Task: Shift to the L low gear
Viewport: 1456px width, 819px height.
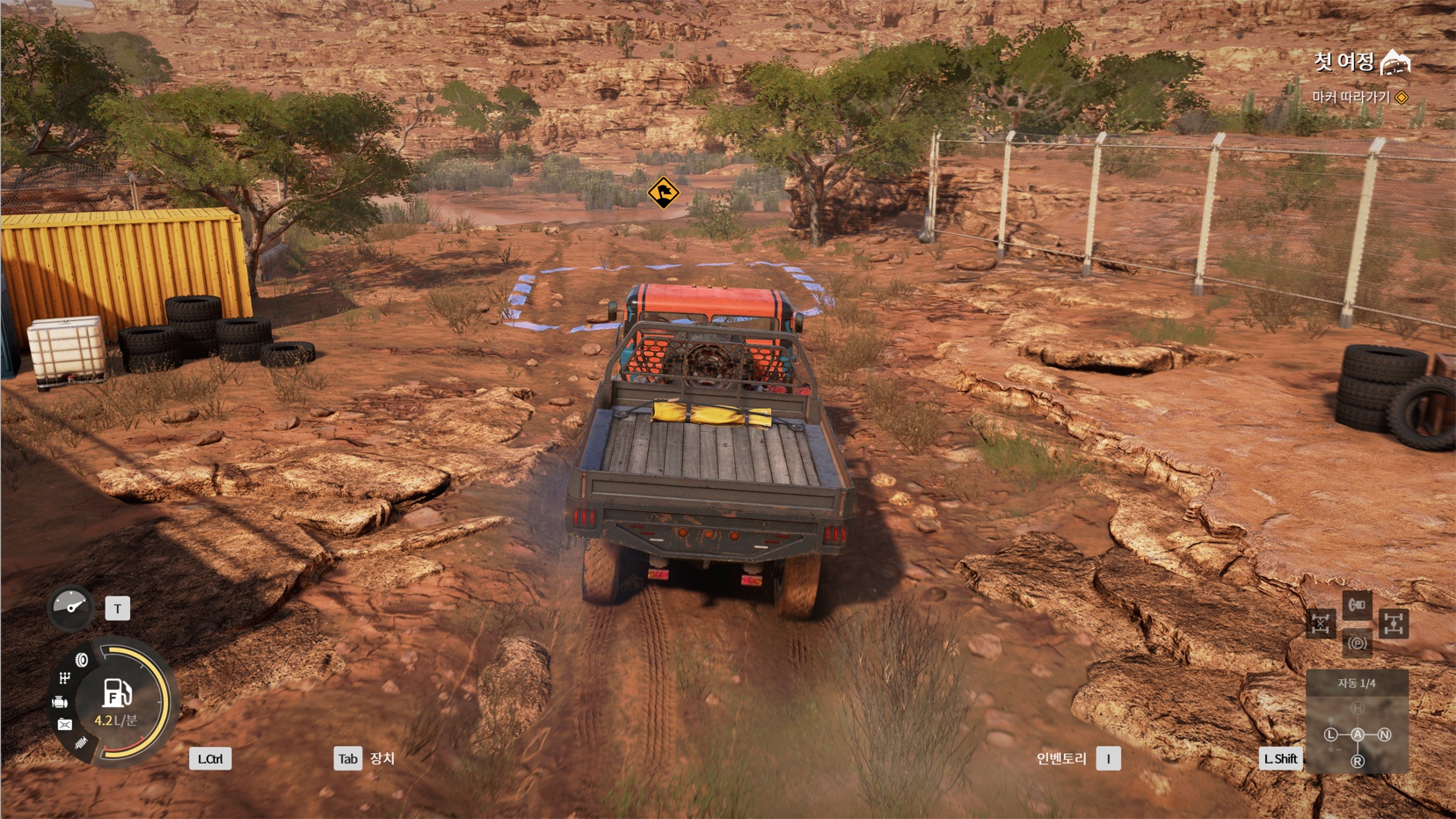Action: click(x=1330, y=735)
